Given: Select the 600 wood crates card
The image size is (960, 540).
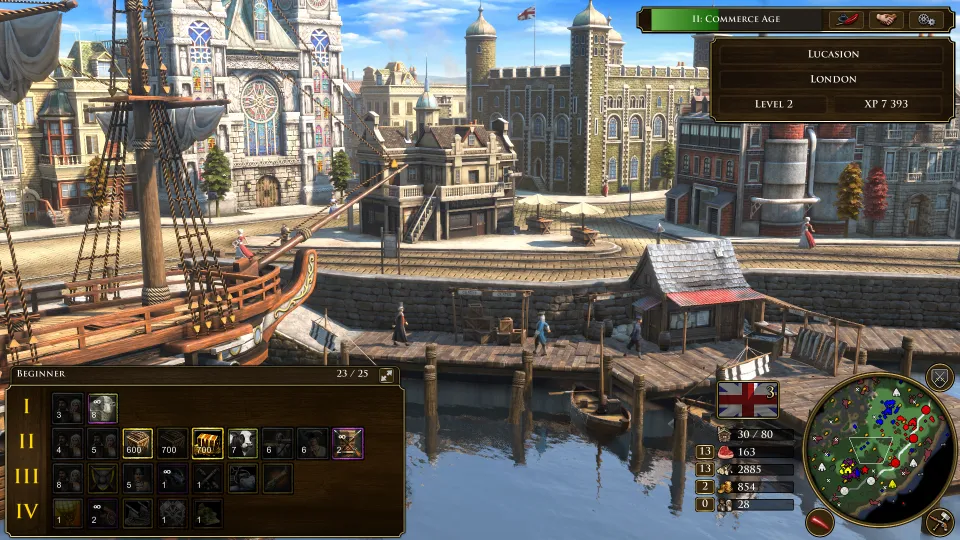Looking at the screenshot, I should [x=137, y=442].
